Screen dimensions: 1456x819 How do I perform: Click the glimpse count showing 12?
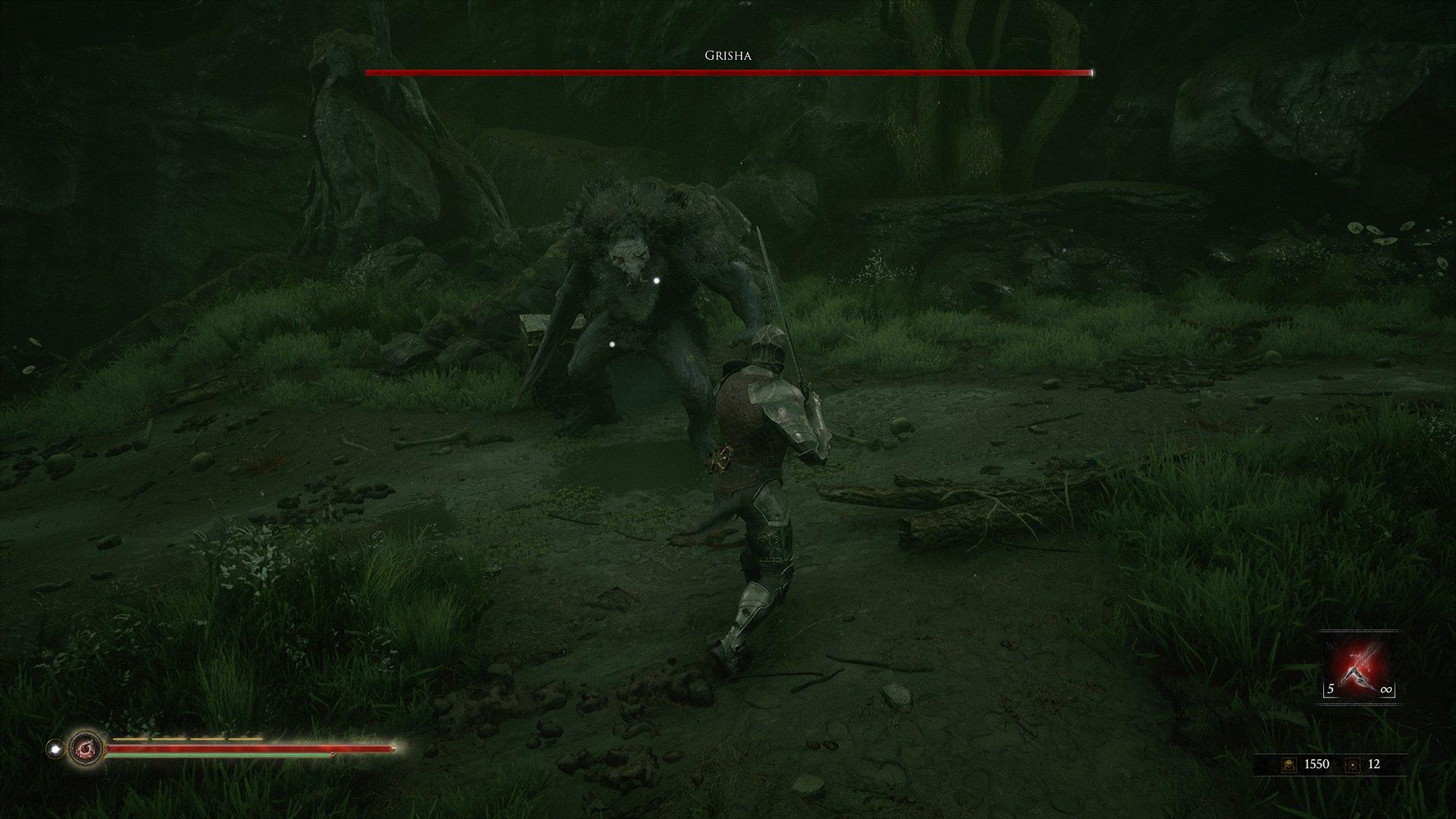click(1376, 765)
